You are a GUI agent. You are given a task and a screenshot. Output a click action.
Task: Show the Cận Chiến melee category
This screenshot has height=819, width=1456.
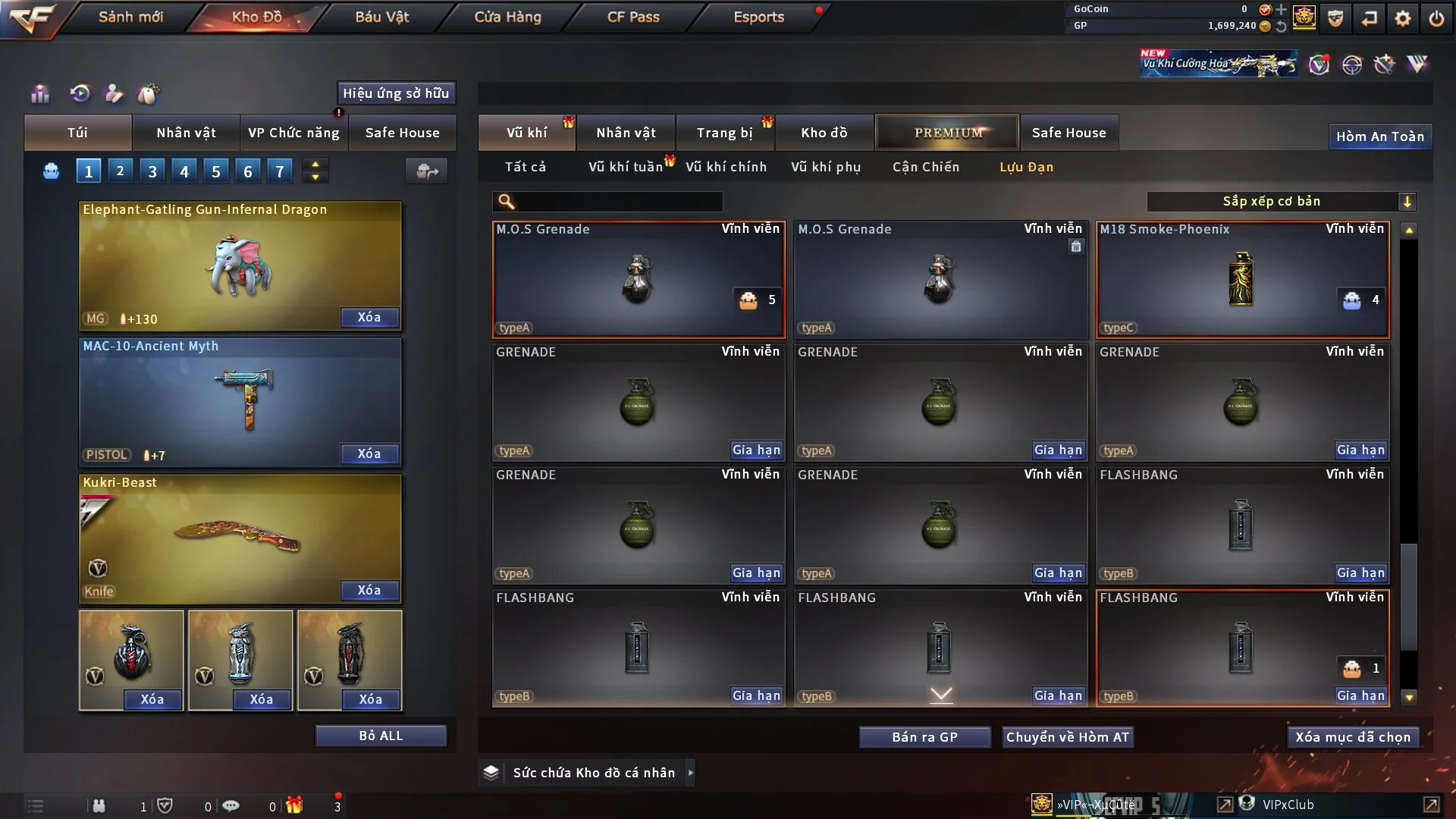tap(925, 167)
